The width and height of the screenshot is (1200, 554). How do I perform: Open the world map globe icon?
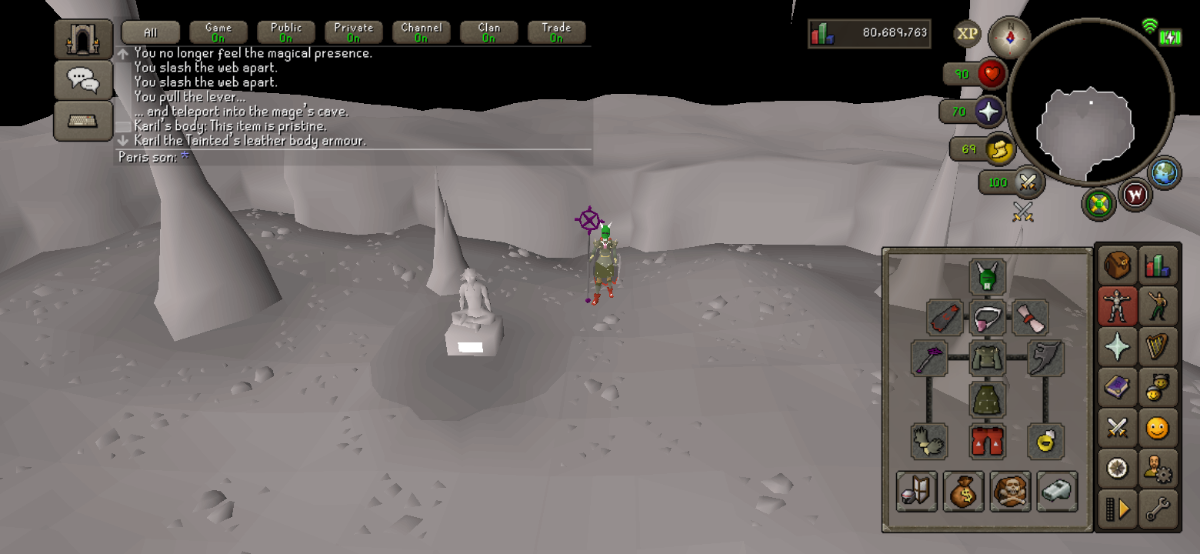pyautogui.click(x=1166, y=173)
